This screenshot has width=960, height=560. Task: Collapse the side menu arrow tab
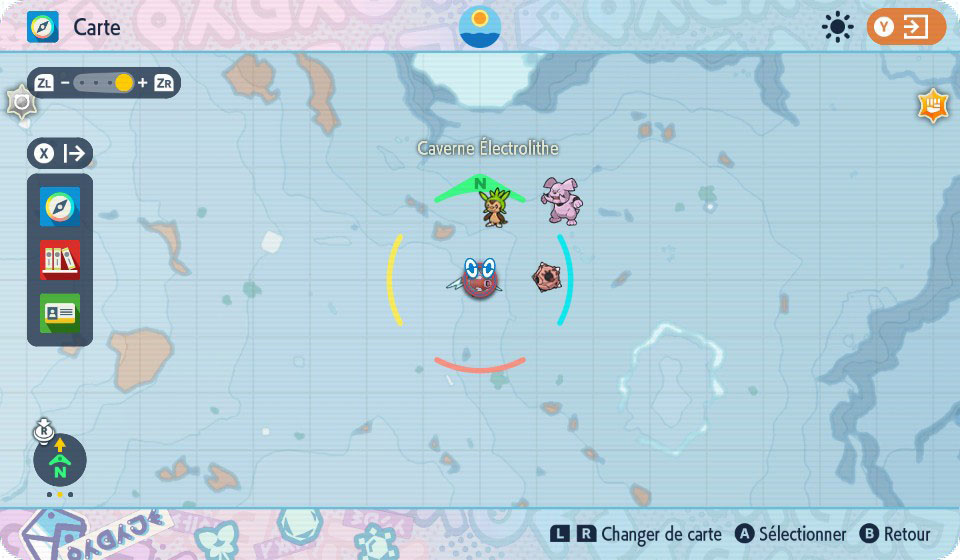60,154
